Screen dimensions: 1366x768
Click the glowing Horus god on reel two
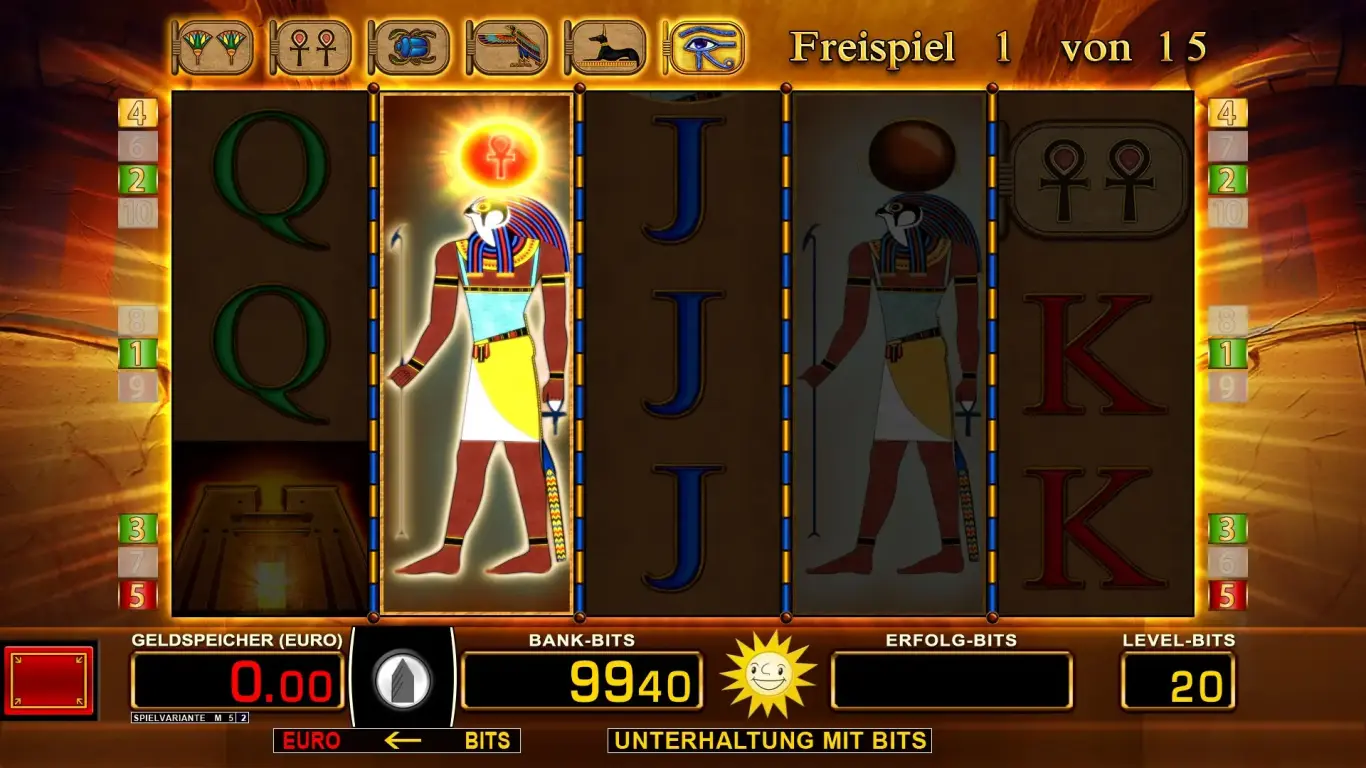[x=478, y=350]
